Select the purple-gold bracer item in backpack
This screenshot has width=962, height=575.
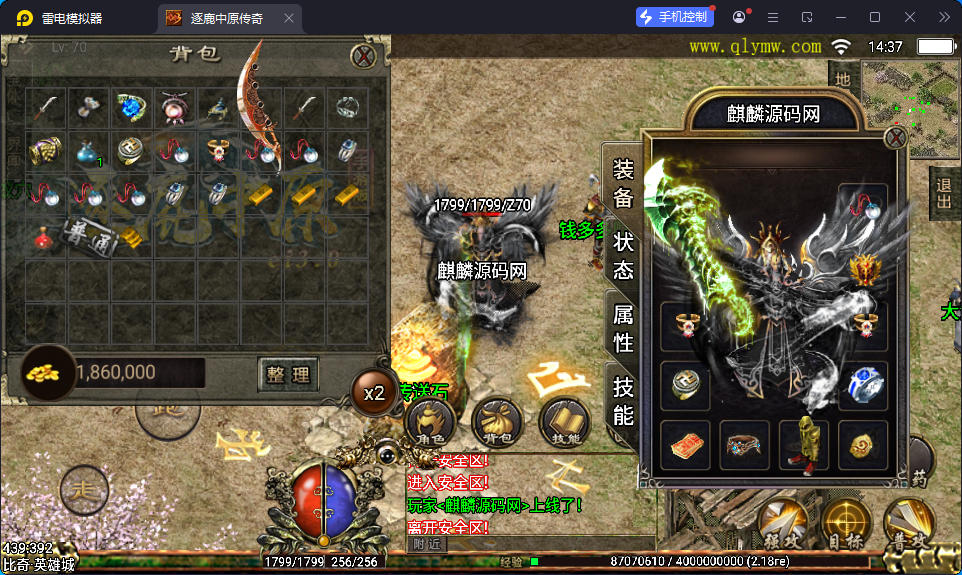45,151
